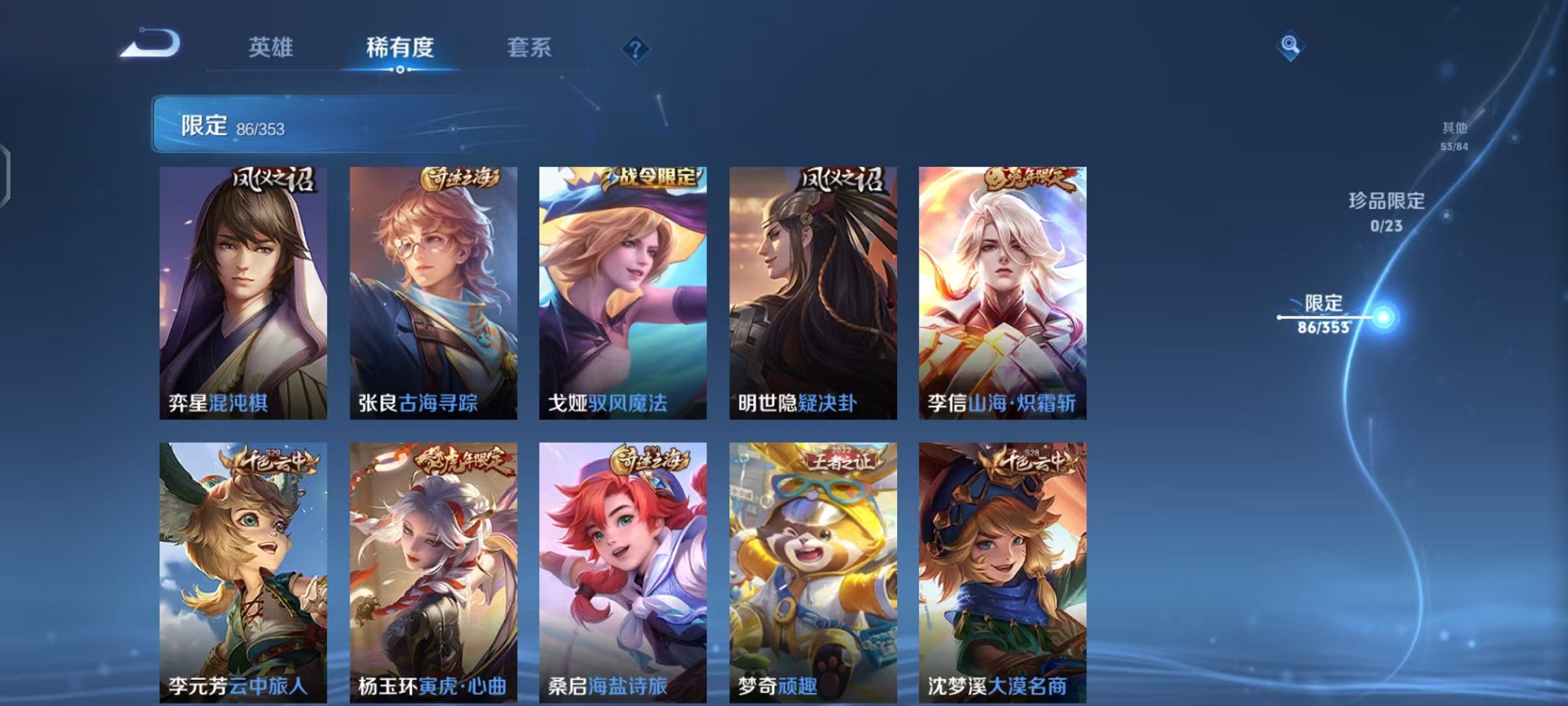The width and height of the screenshot is (1568, 706).
Task: Switch to the 英雄 tab
Action: click(x=273, y=46)
